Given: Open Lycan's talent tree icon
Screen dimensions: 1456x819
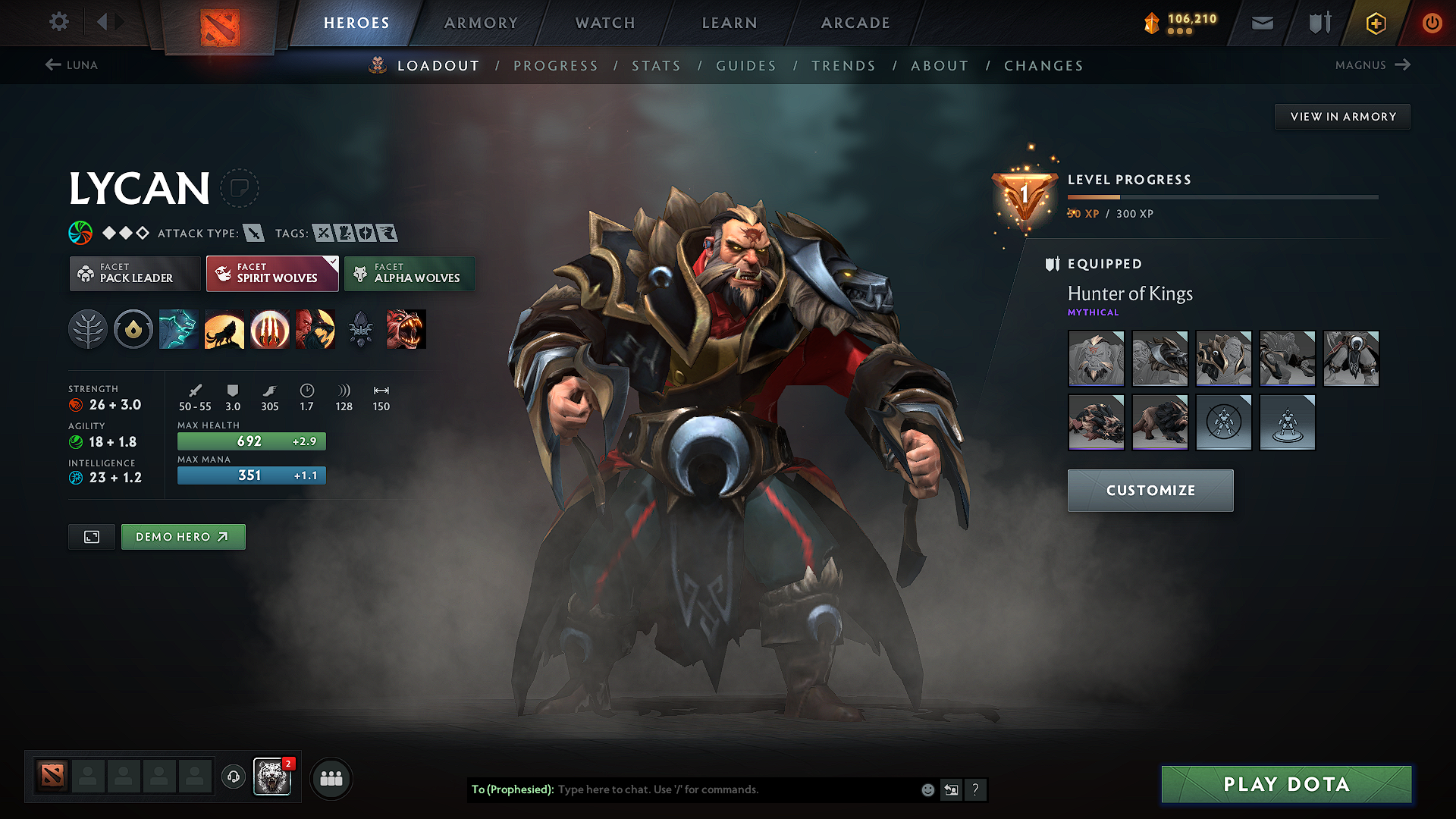Looking at the screenshot, I should tap(88, 329).
